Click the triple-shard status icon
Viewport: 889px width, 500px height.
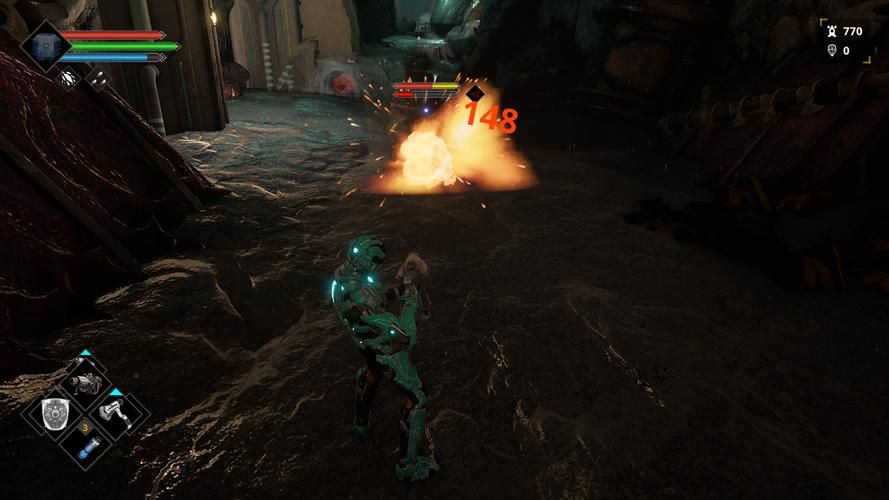point(99,76)
